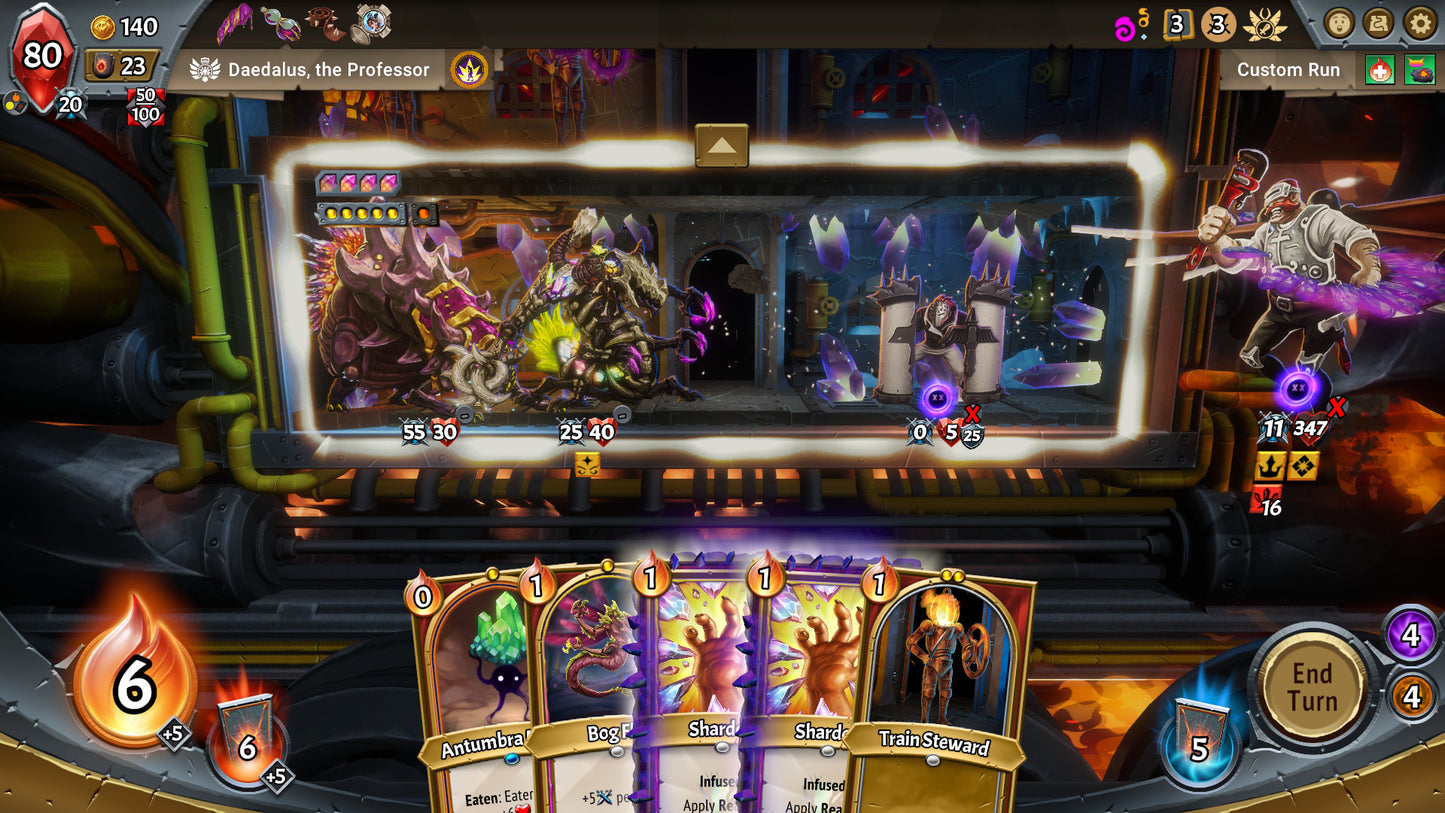Click the Custom Run label
The width and height of the screenshot is (1445, 813).
1288,70
